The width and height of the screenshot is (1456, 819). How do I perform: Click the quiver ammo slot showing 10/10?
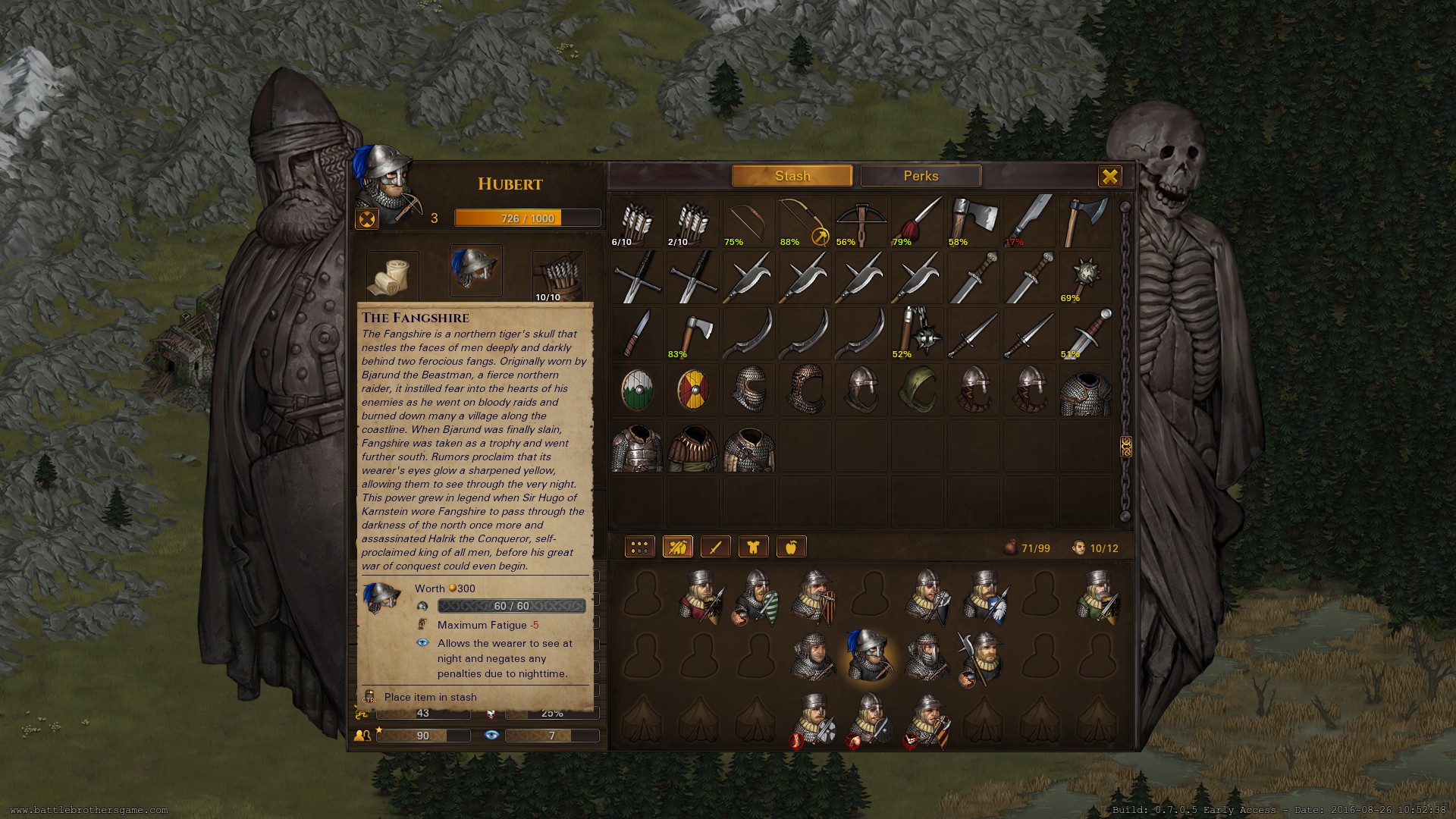(x=558, y=276)
